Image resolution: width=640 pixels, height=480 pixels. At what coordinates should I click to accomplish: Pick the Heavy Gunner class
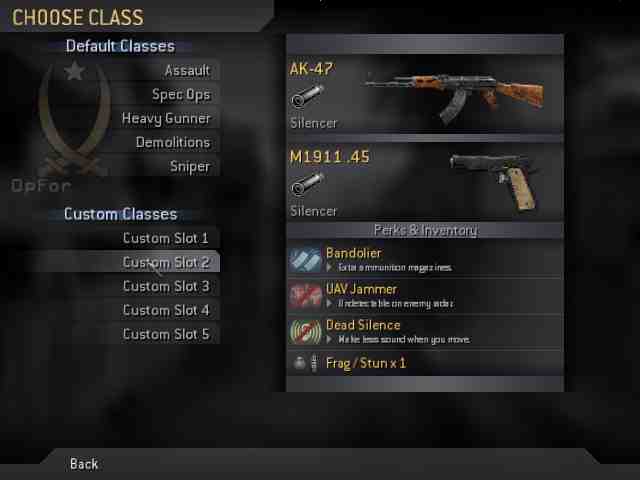click(x=166, y=118)
